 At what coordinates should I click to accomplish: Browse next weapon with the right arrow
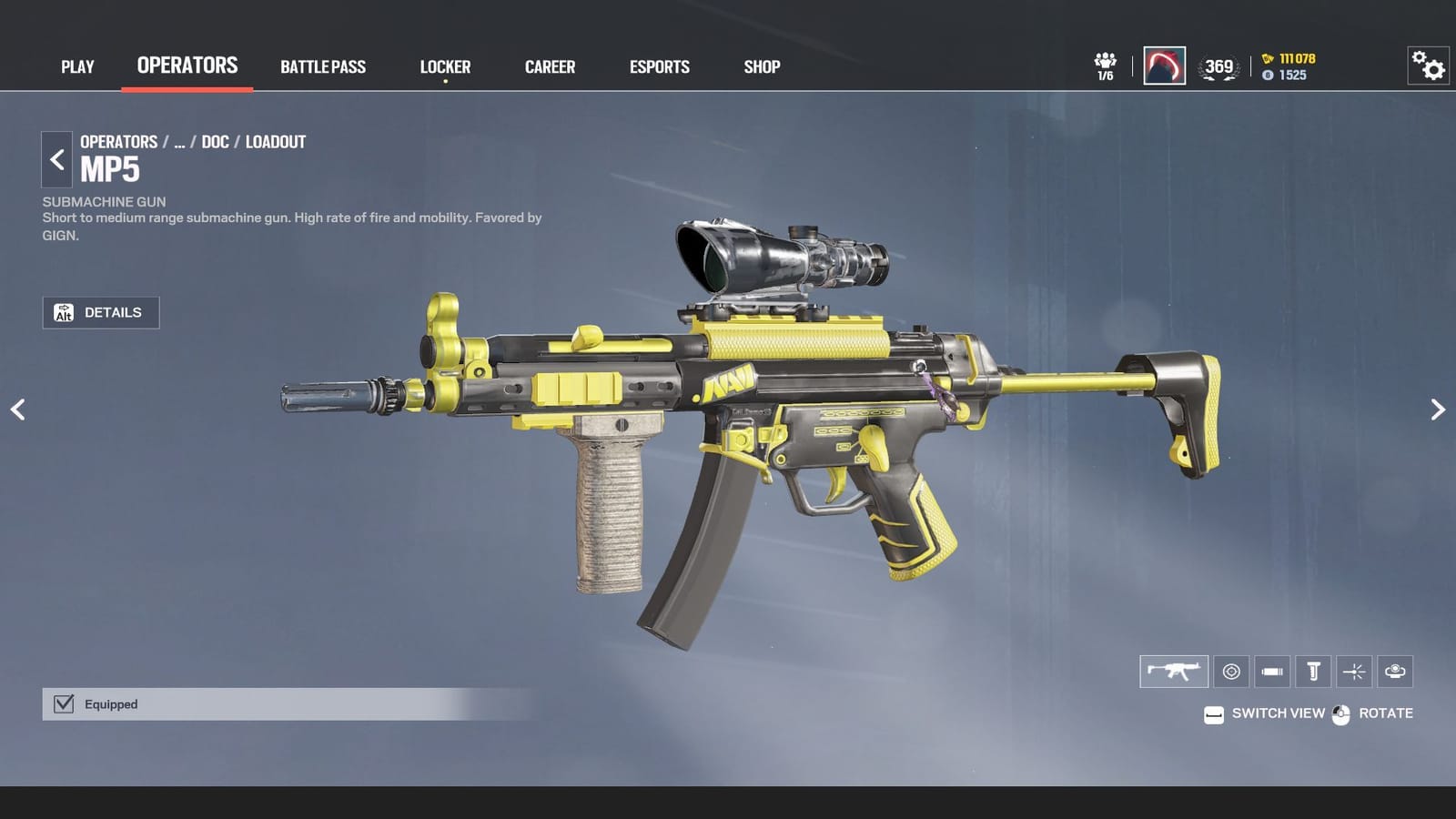tap(1438, 409)
